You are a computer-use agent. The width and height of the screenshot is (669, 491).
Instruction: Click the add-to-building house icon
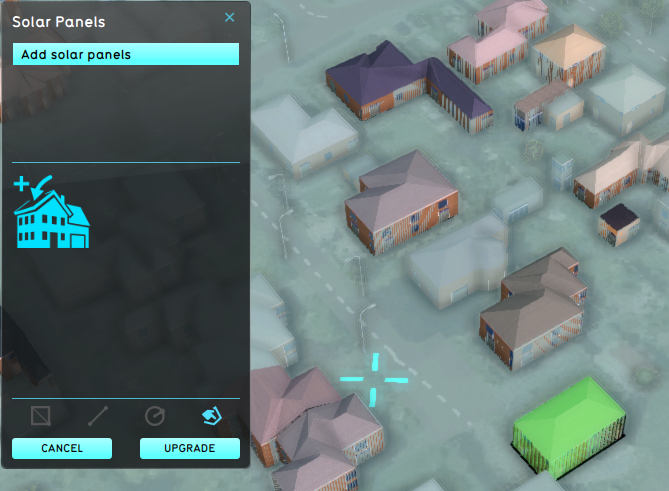[51, 211]
